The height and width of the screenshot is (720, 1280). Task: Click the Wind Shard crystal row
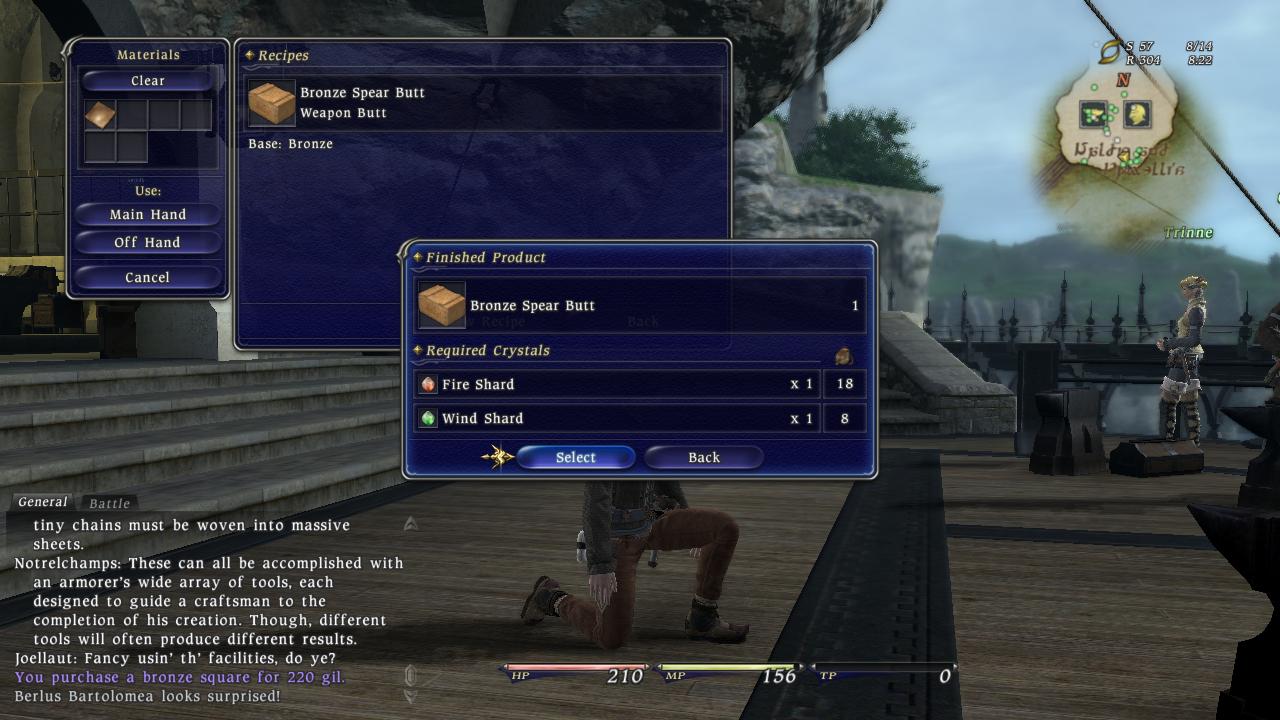(616, 418)
